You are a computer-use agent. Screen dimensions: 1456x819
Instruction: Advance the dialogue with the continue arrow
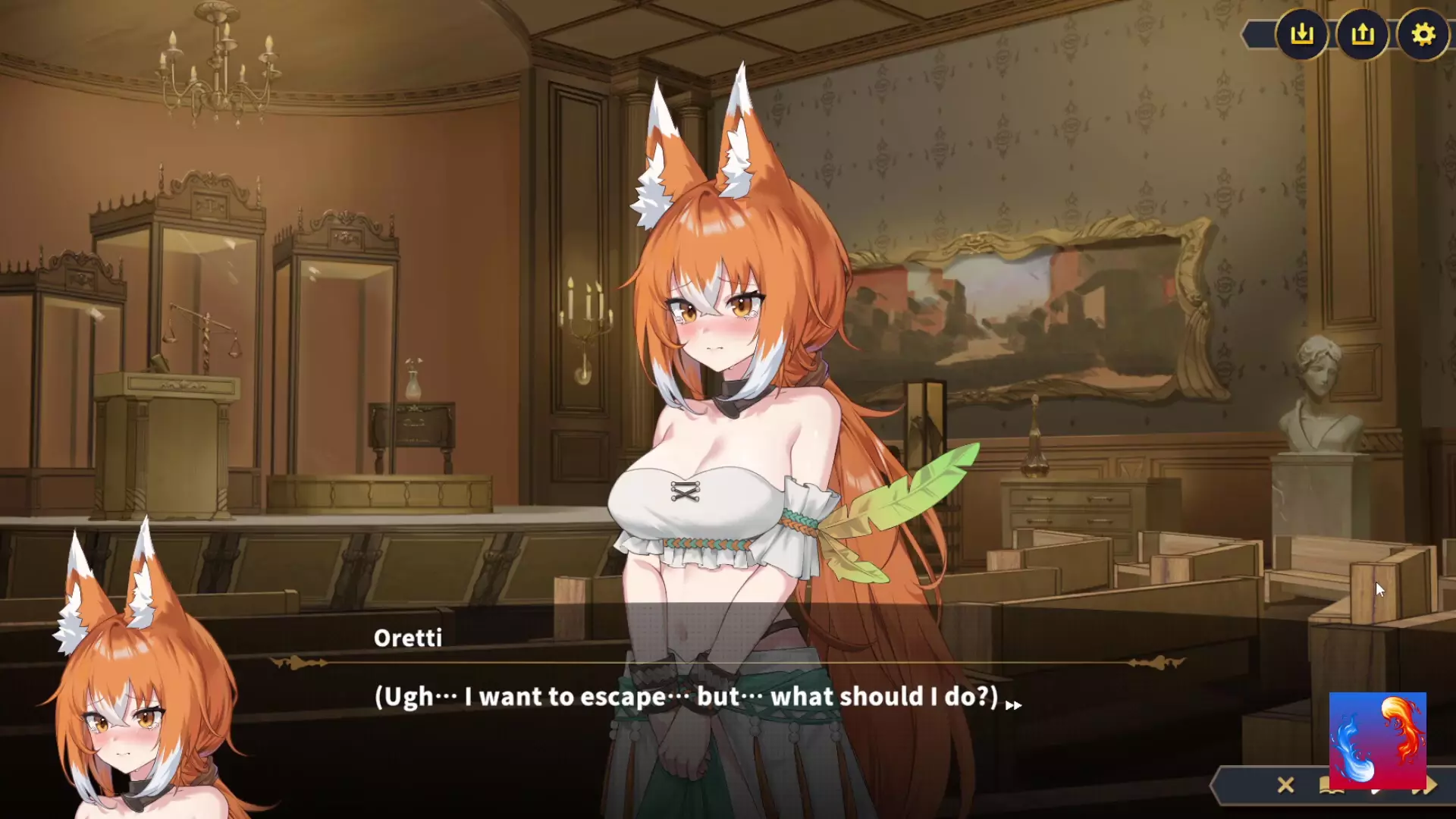tap(1013, 705)
